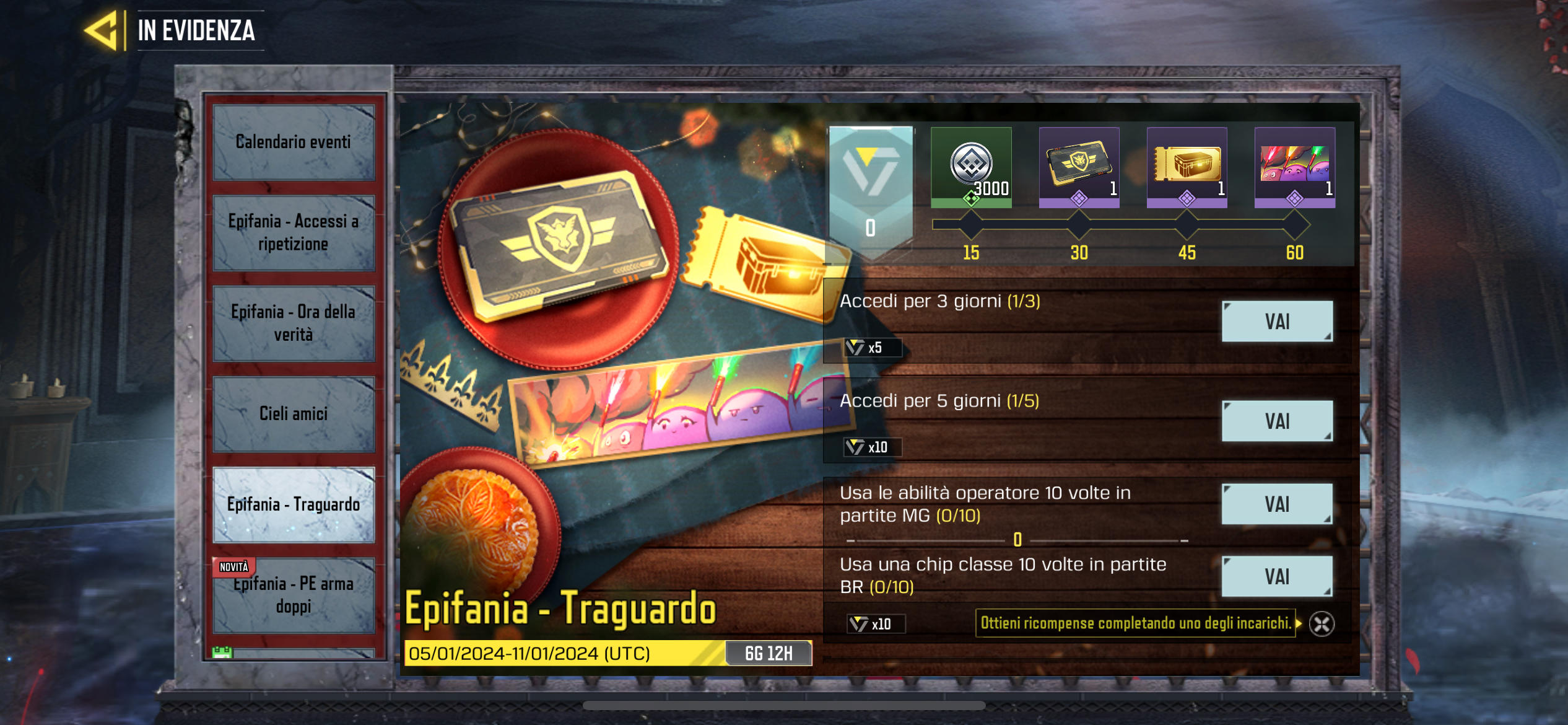The width and height of the screenshot is (1568, 725).
Task: Click the golden crate ticket reward icon
Action: click(1187, 169)
